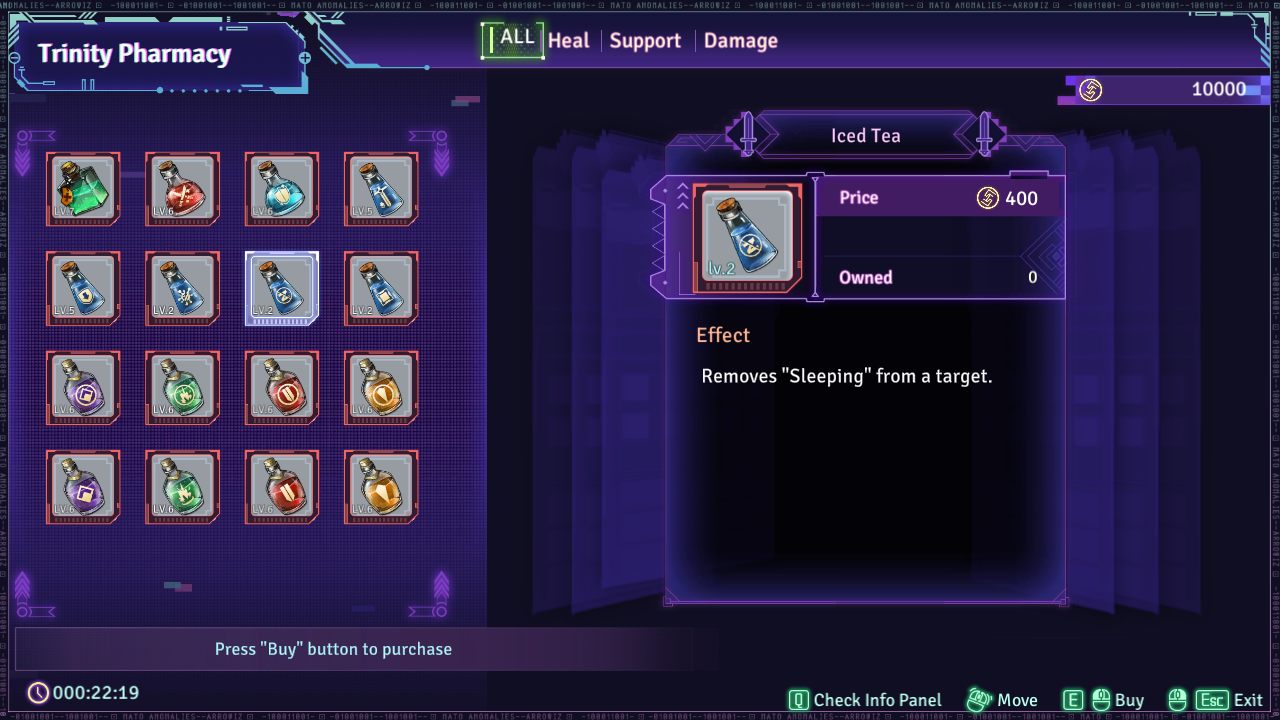Image resolution: width=1280 pixels, height=720 pixels.
Task: Select the blue sword-emblem bottle Lv.5
Action: [x=381, y=189]
